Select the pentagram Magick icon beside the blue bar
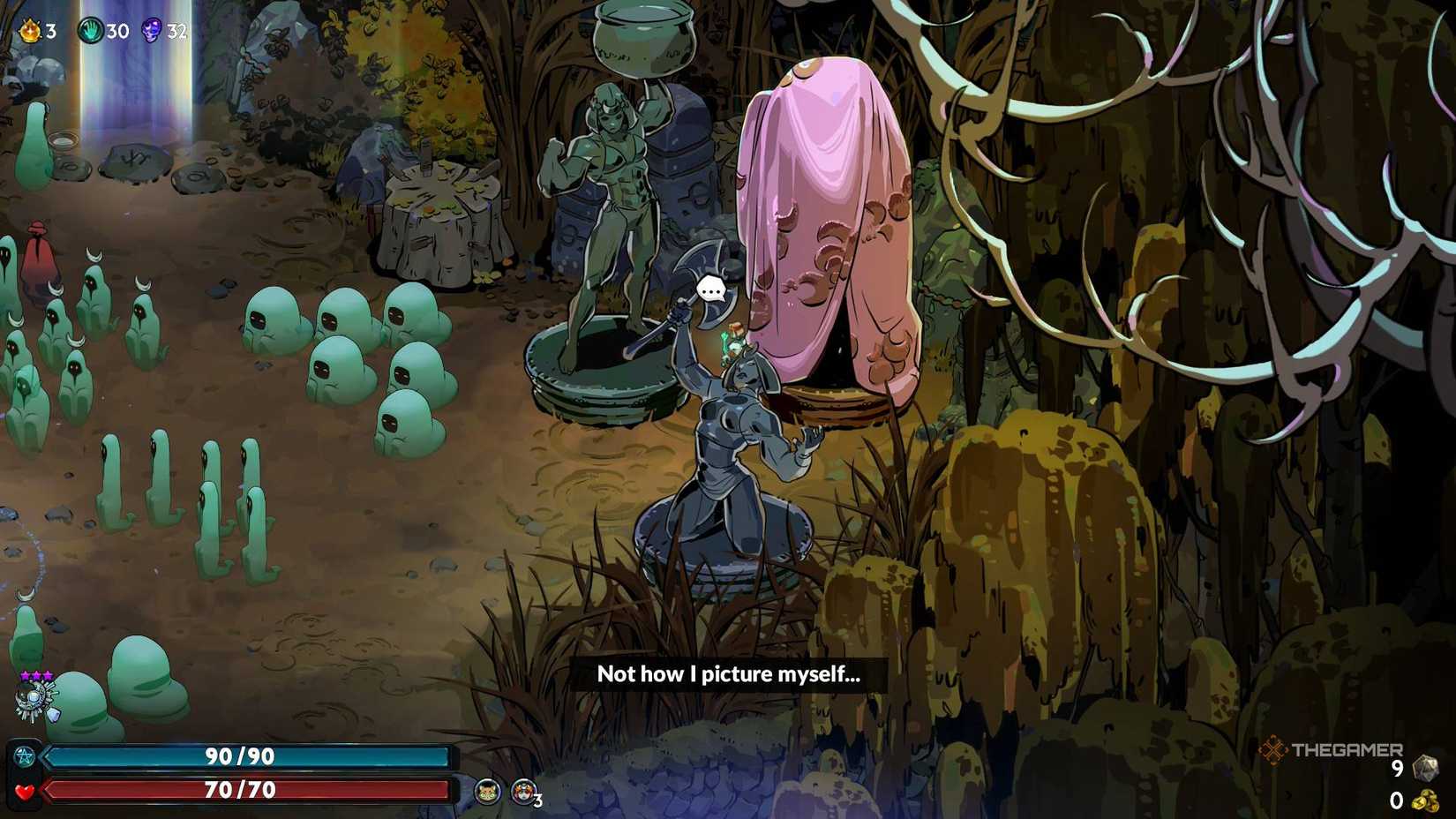 point(26,756)
